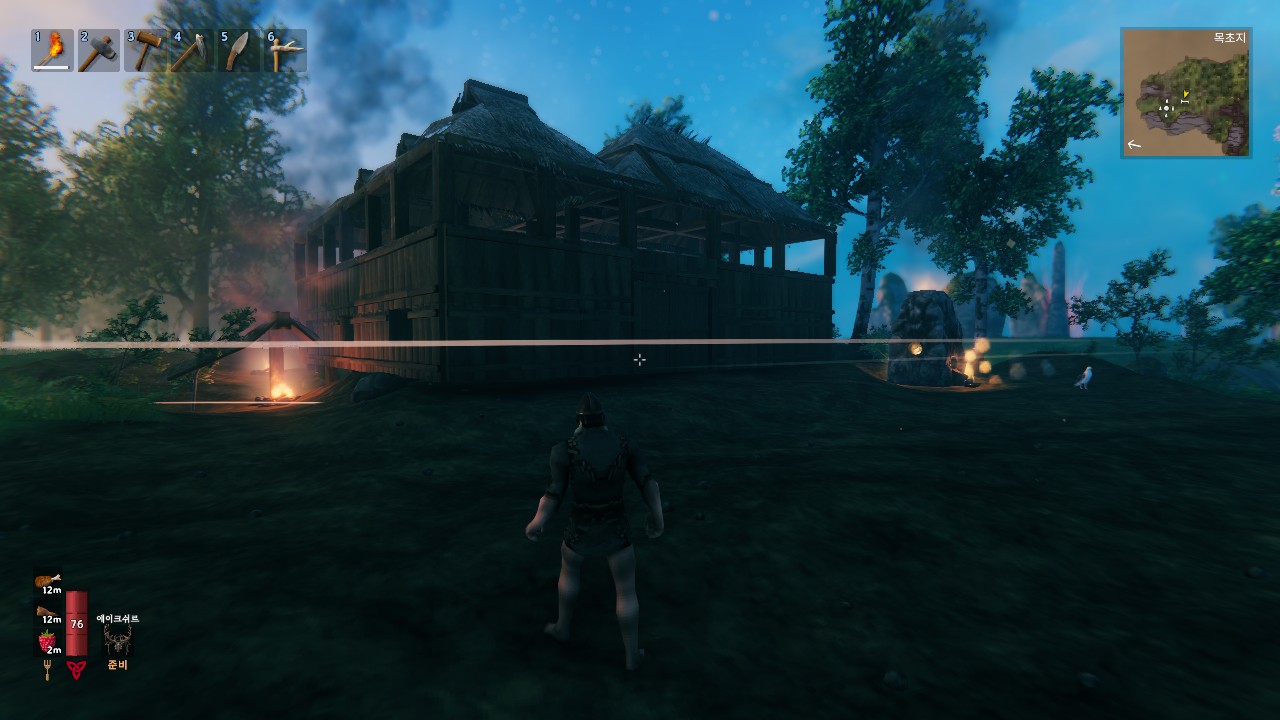Equip the antler pickaxe in slot 6

[285, 48]
